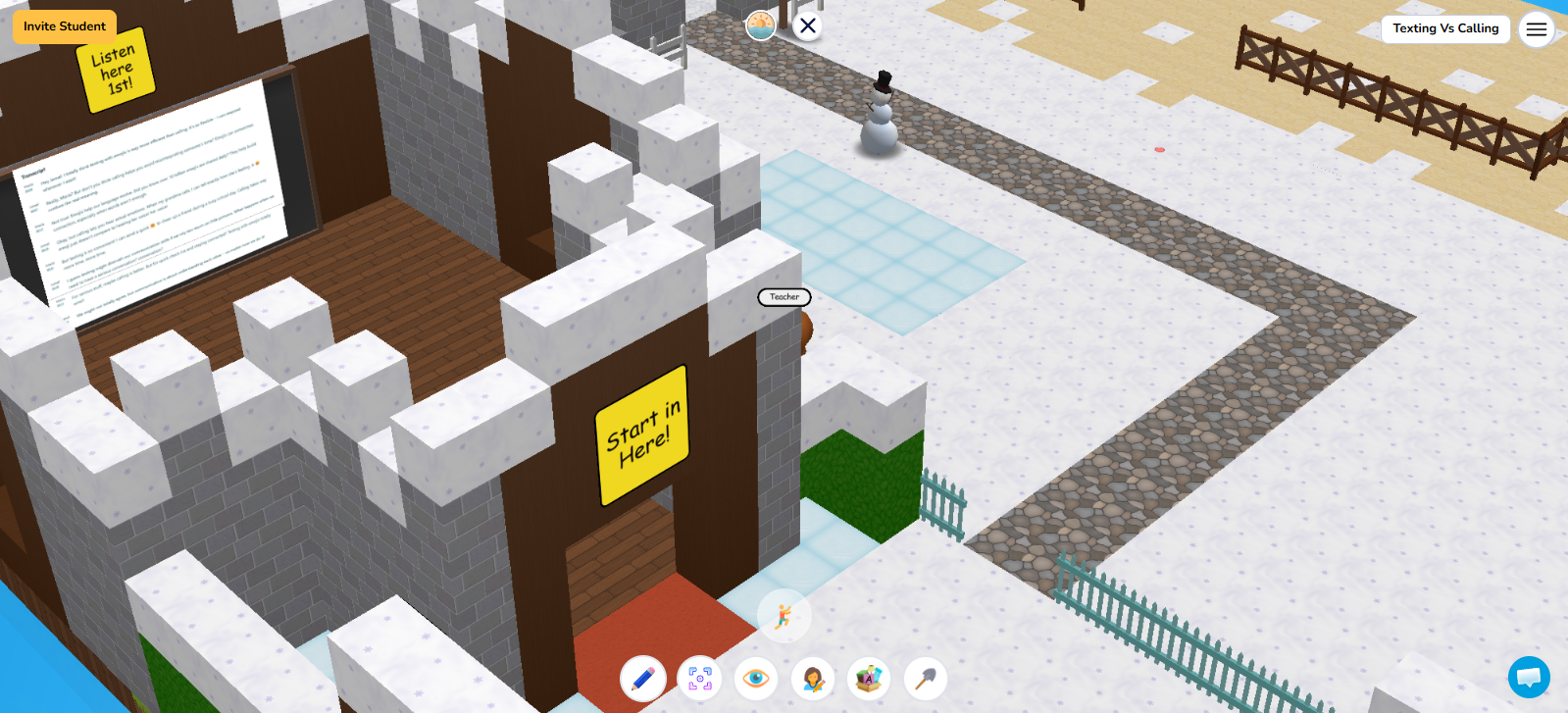Click the Teacher name tag
This screenshot has width=1568, height=713.
pyautogui.click(x=784, y=297)
